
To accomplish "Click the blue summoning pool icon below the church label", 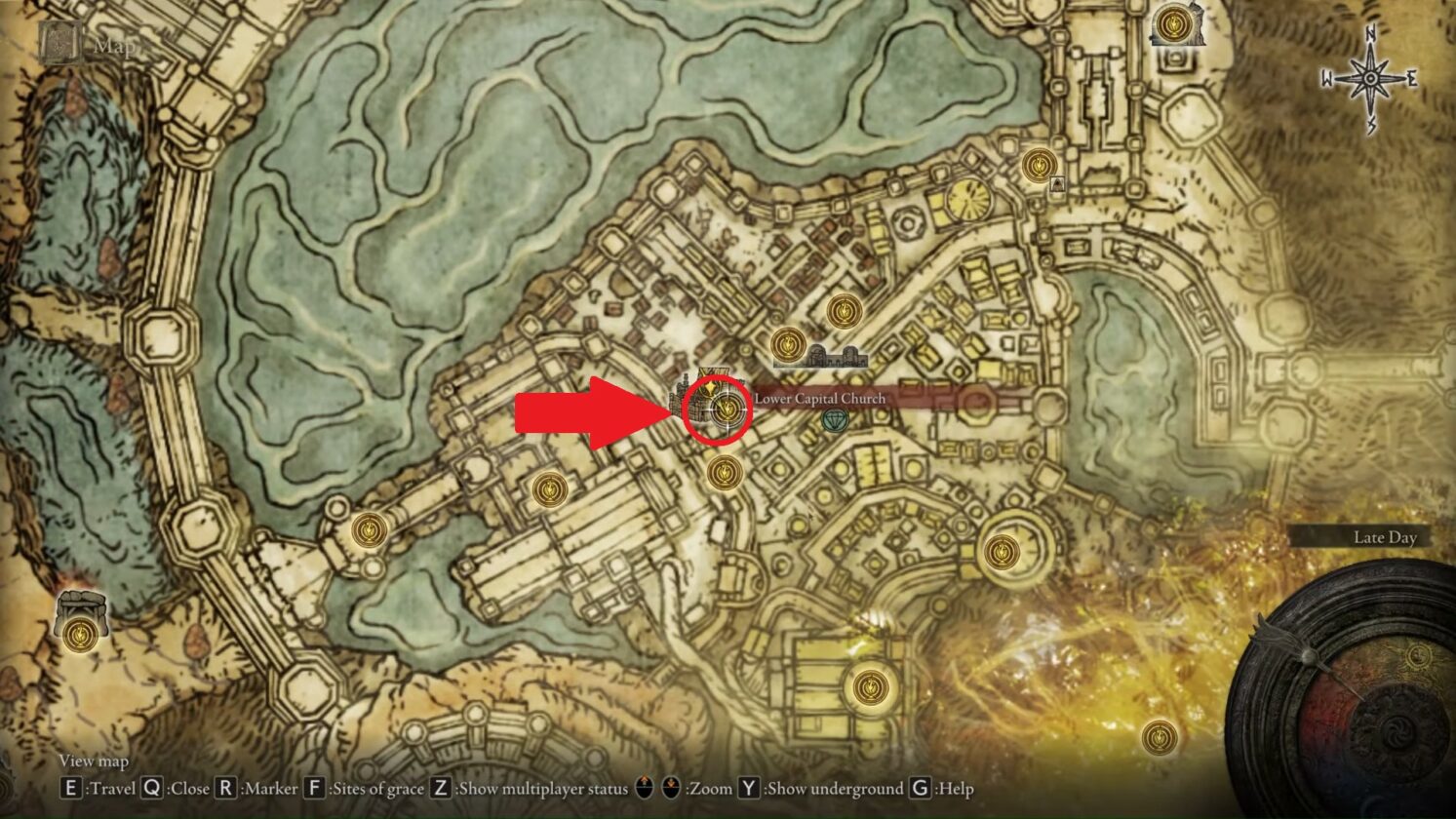I will (837, 421).
